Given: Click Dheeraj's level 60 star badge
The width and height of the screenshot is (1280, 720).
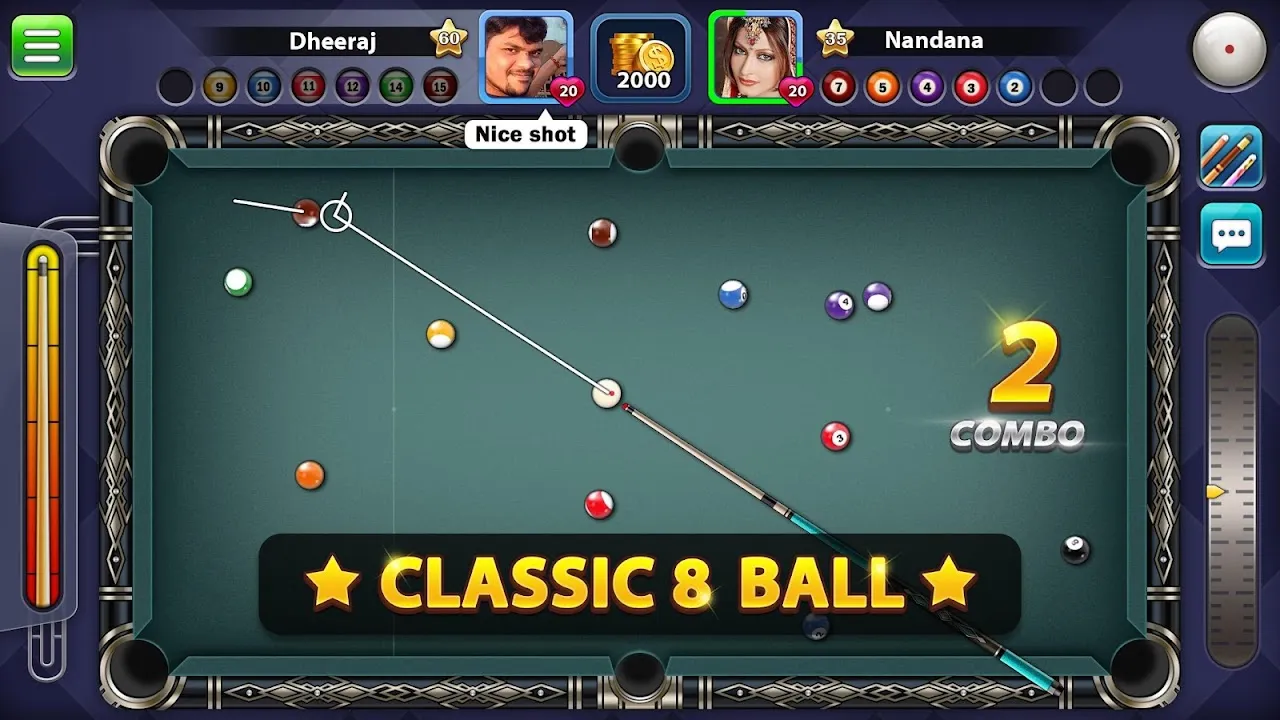Looking at the screenshot, I should [449, 37].
